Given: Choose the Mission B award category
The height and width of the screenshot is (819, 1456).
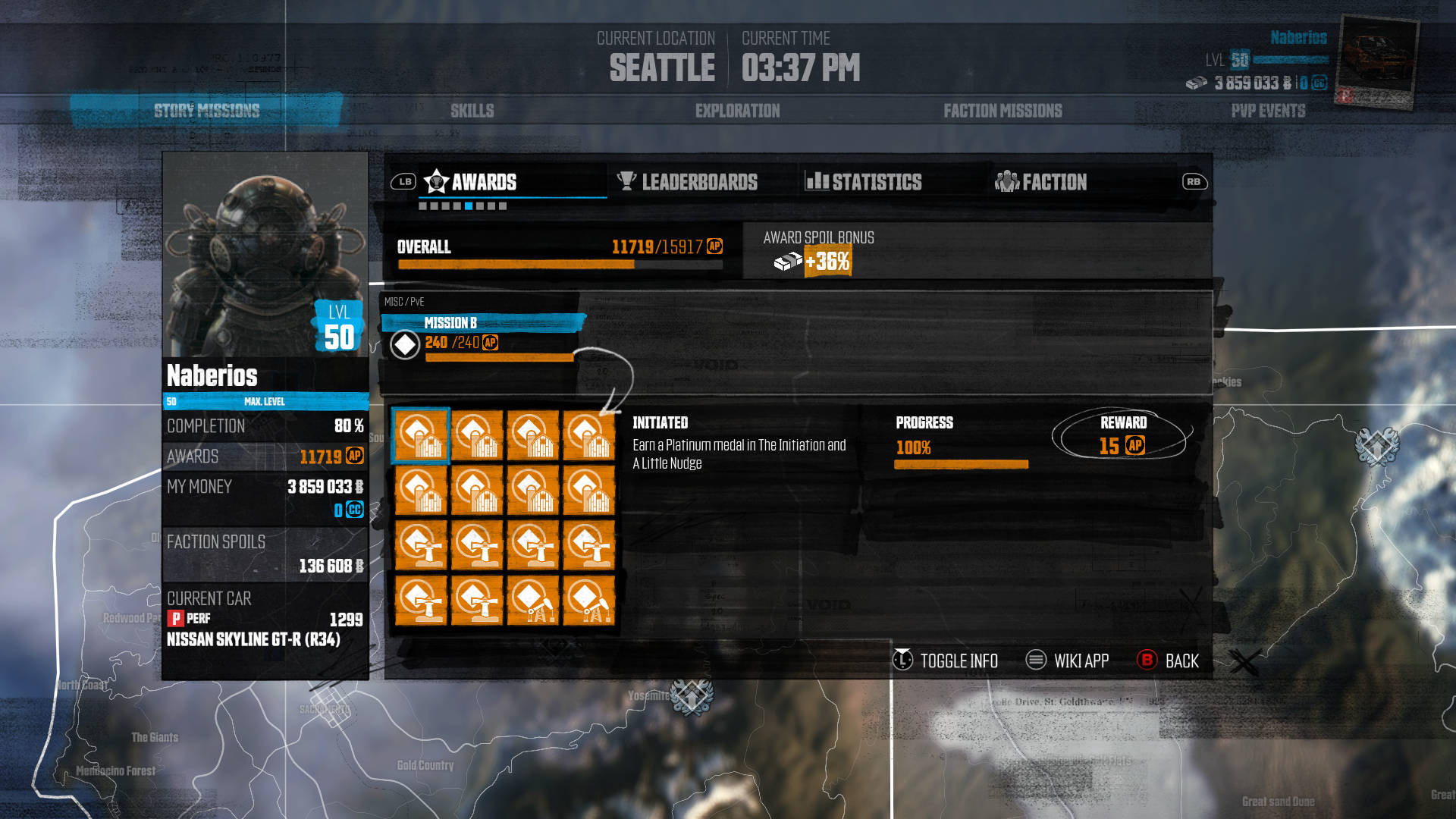Looking at the screenshot, I should pyautogui.click(x=450, y=323).
